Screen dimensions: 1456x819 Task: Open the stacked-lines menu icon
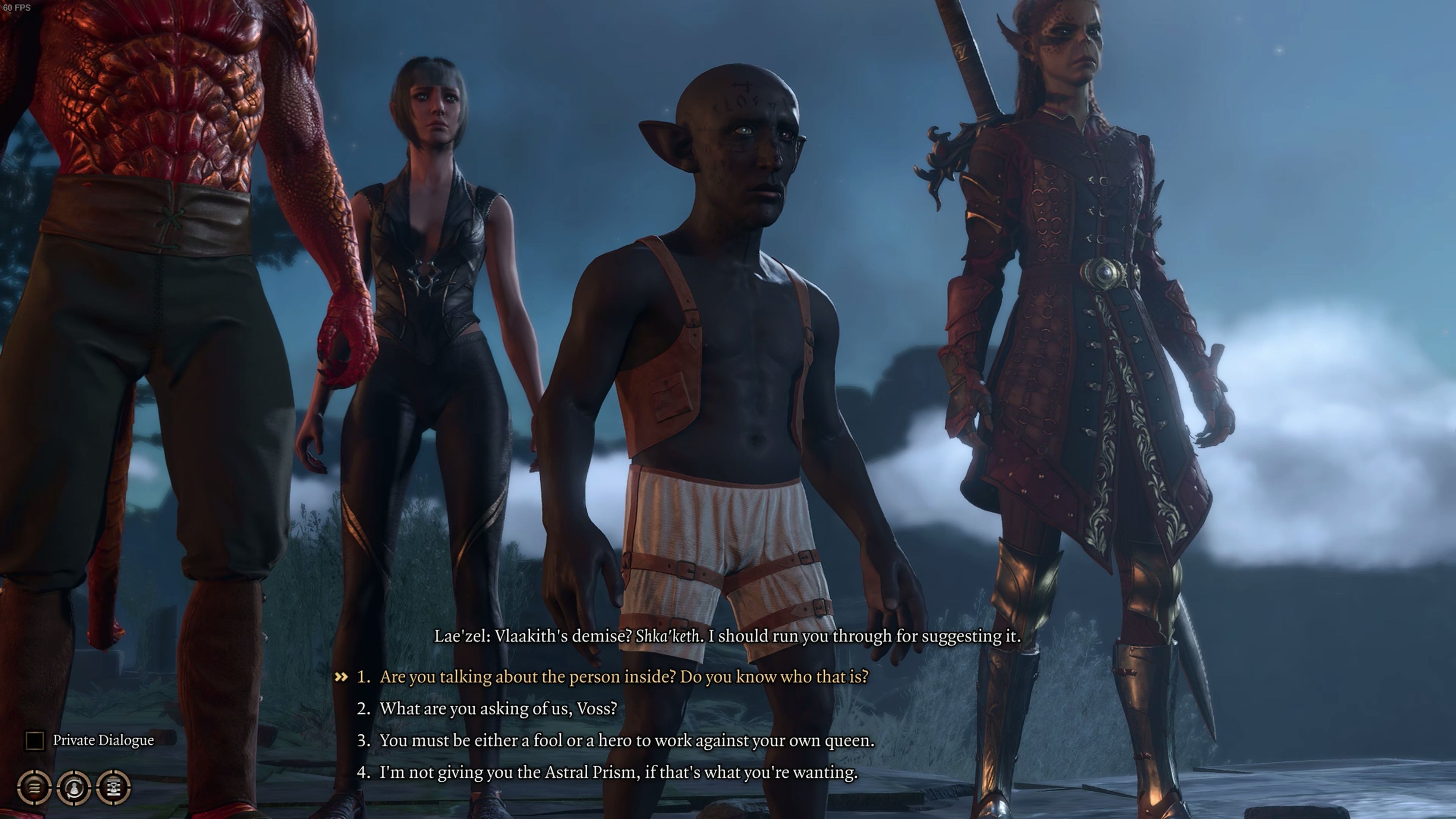[x=35, y=787]
